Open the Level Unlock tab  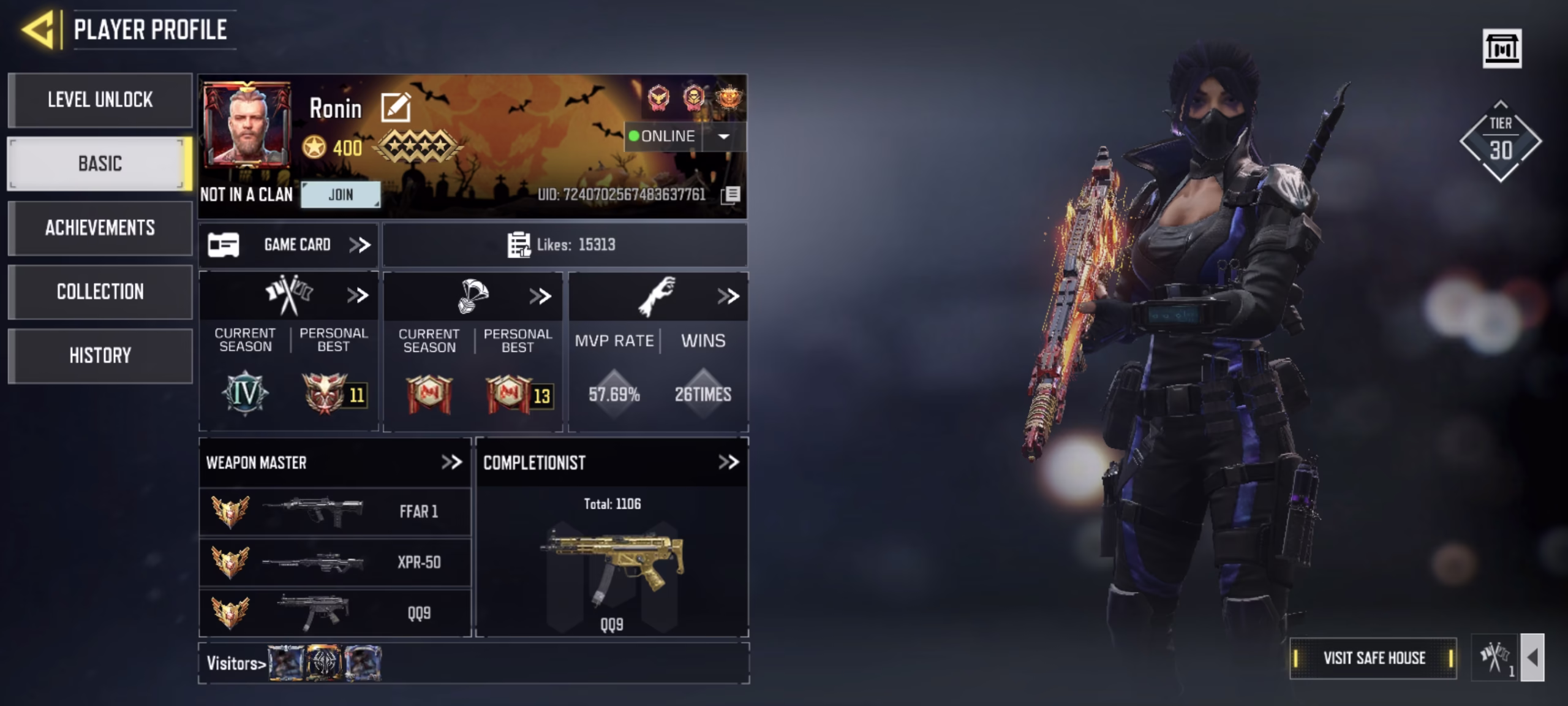click(100, 100)
